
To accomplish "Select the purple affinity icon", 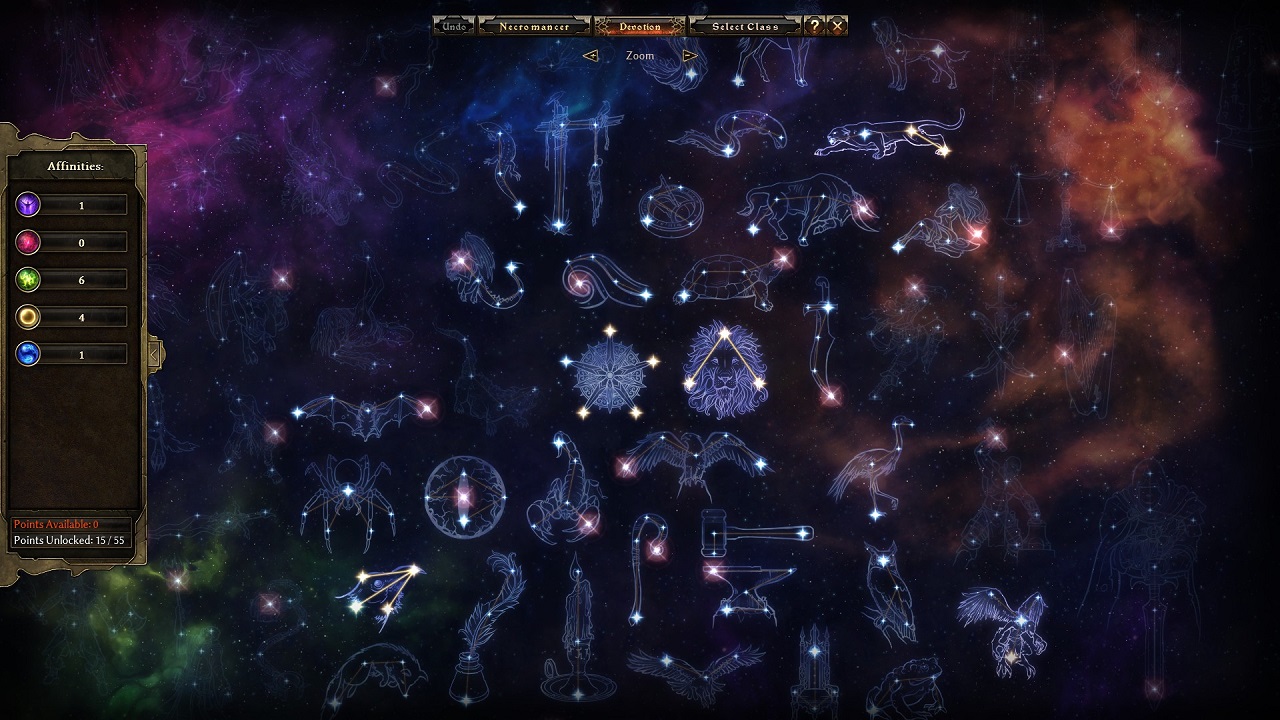I will tap(28, 205).
